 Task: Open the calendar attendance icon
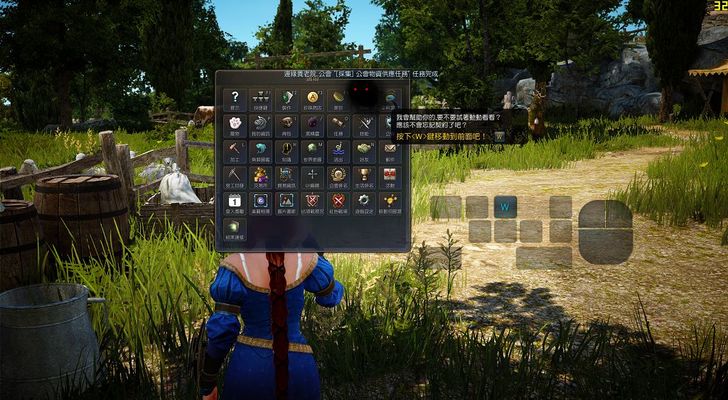point(235,201)
